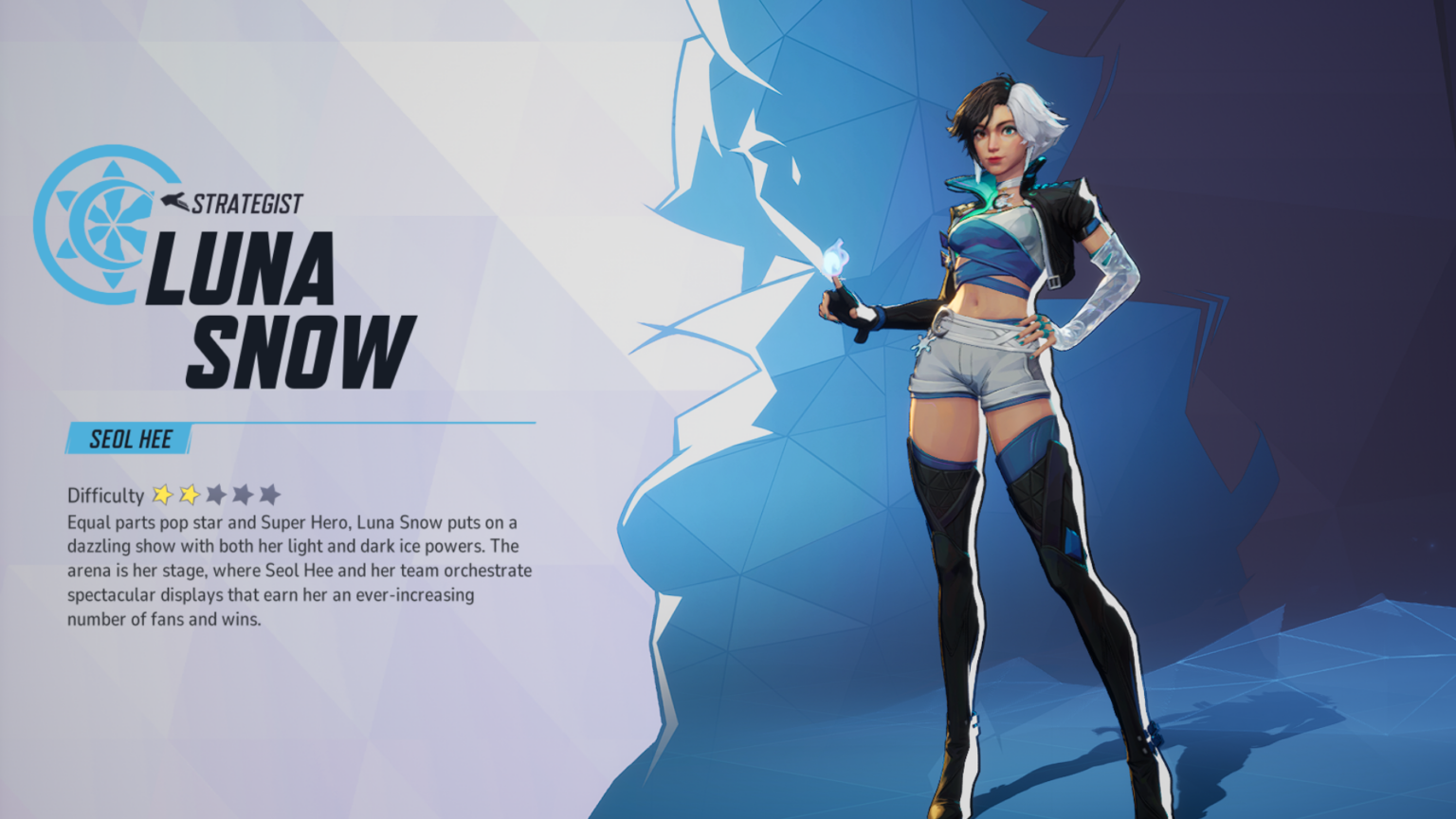1456x819 pixels.
Task: Click the fourth grayed-out difficulty star
Action: (245, 495)
